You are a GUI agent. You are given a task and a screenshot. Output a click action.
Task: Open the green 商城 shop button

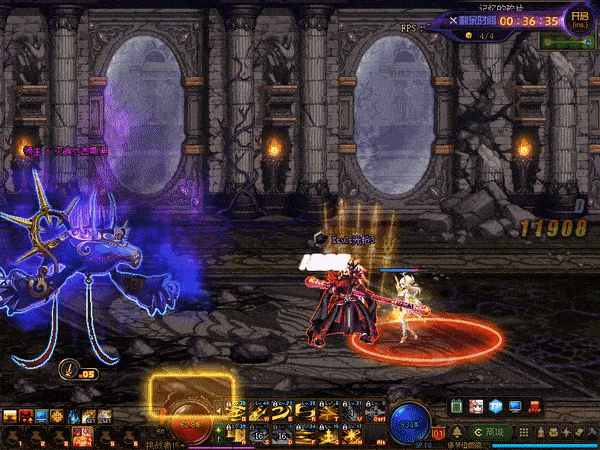click(x=492, y=430)
